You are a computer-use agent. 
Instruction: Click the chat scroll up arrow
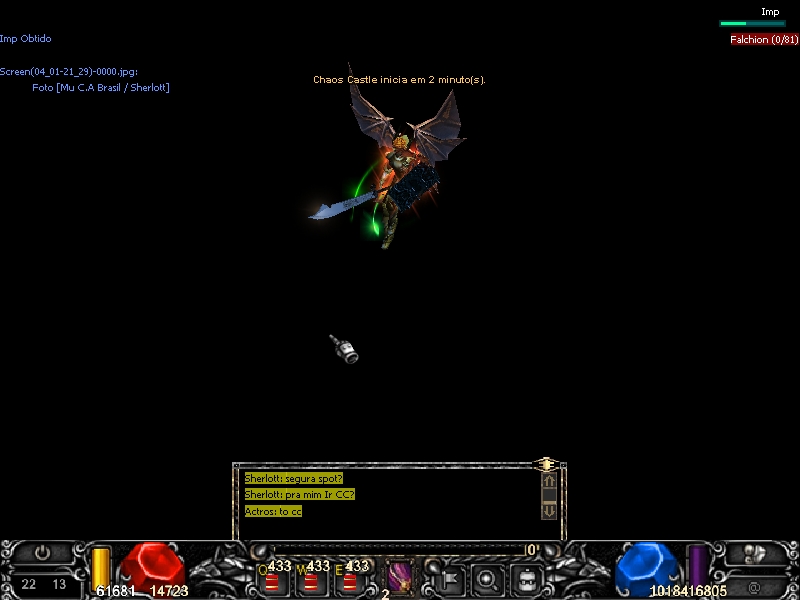pos(549,481)
